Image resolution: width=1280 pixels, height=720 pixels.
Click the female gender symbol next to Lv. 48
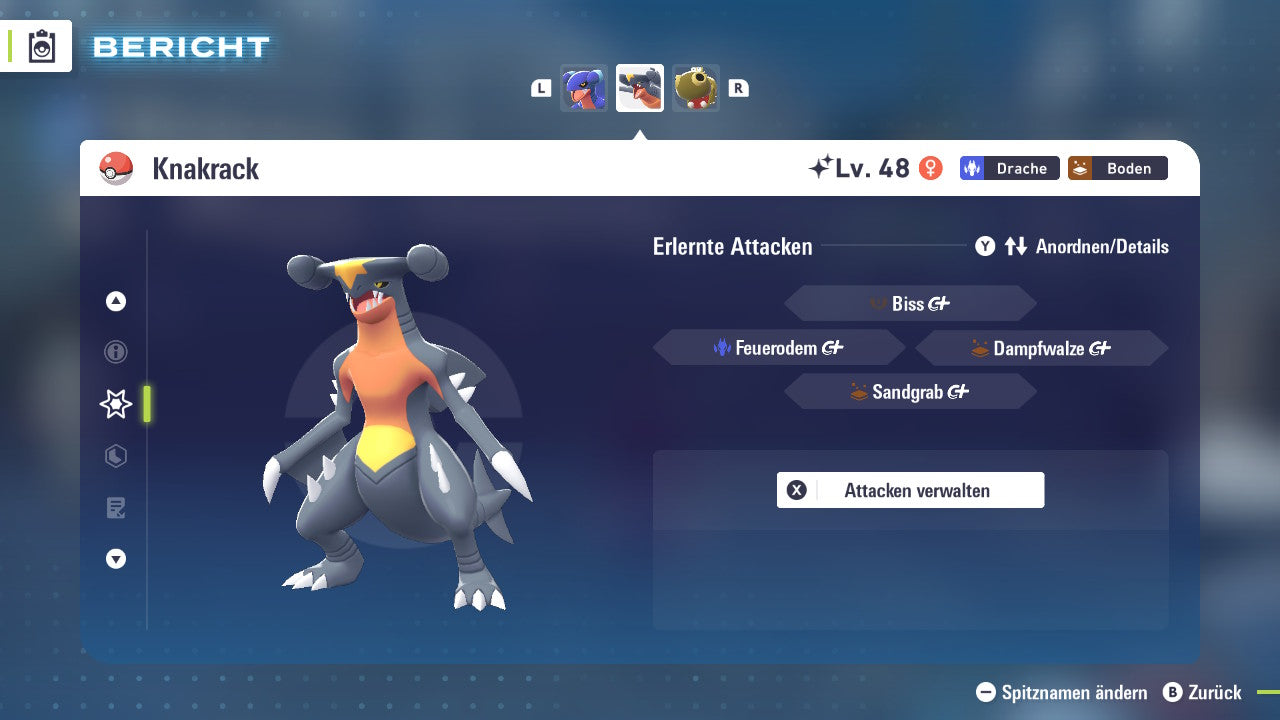(x=931, y=168)
